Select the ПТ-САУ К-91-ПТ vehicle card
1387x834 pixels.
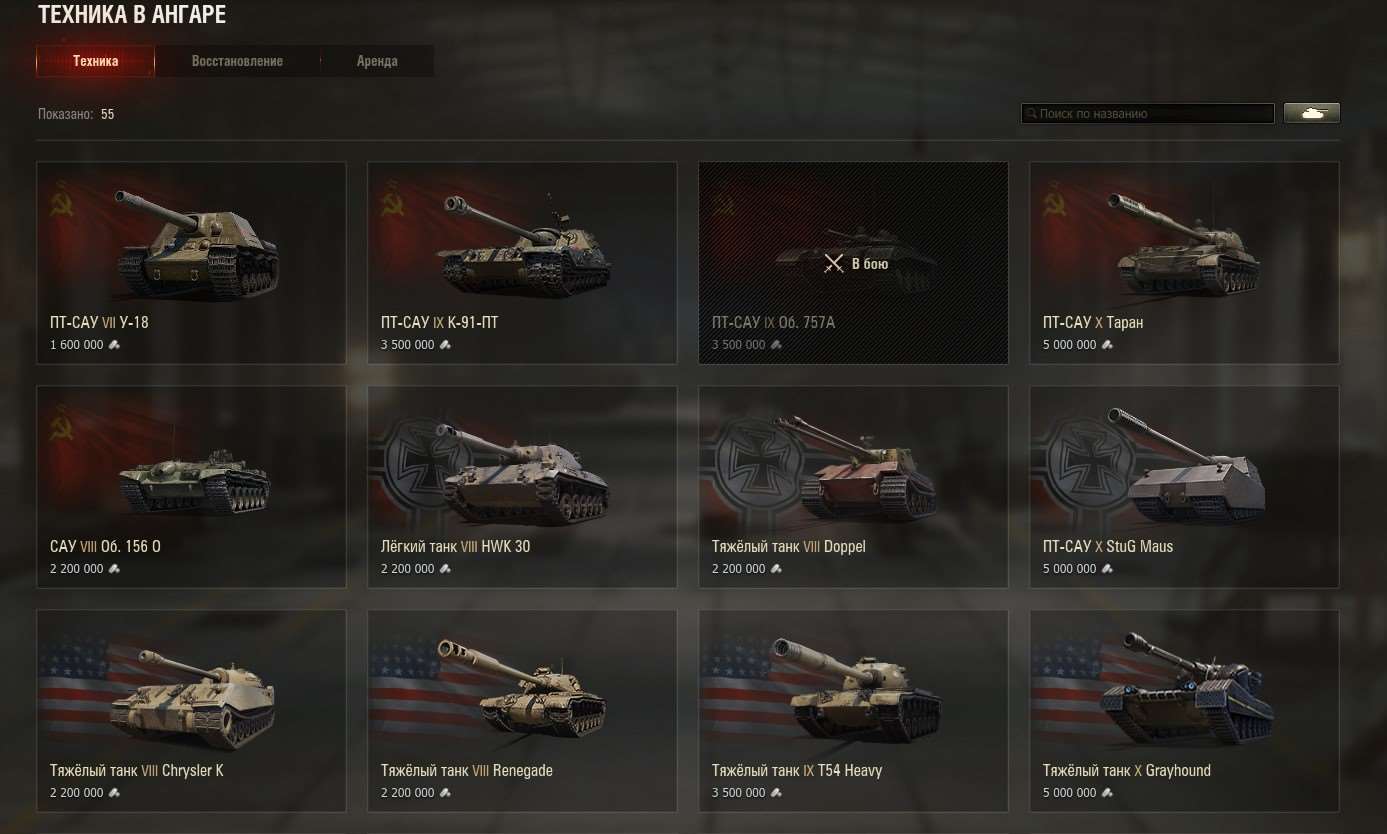tap(522, 262)
